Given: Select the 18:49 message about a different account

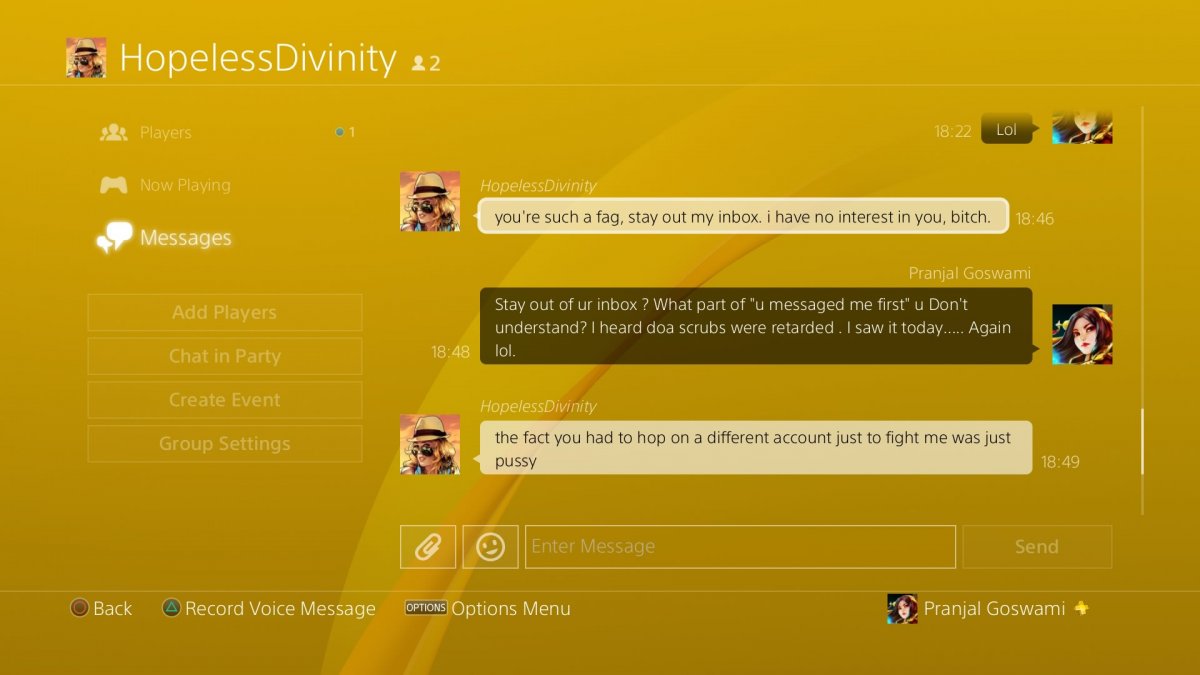Looking at the screenshot, I should 756,449.
